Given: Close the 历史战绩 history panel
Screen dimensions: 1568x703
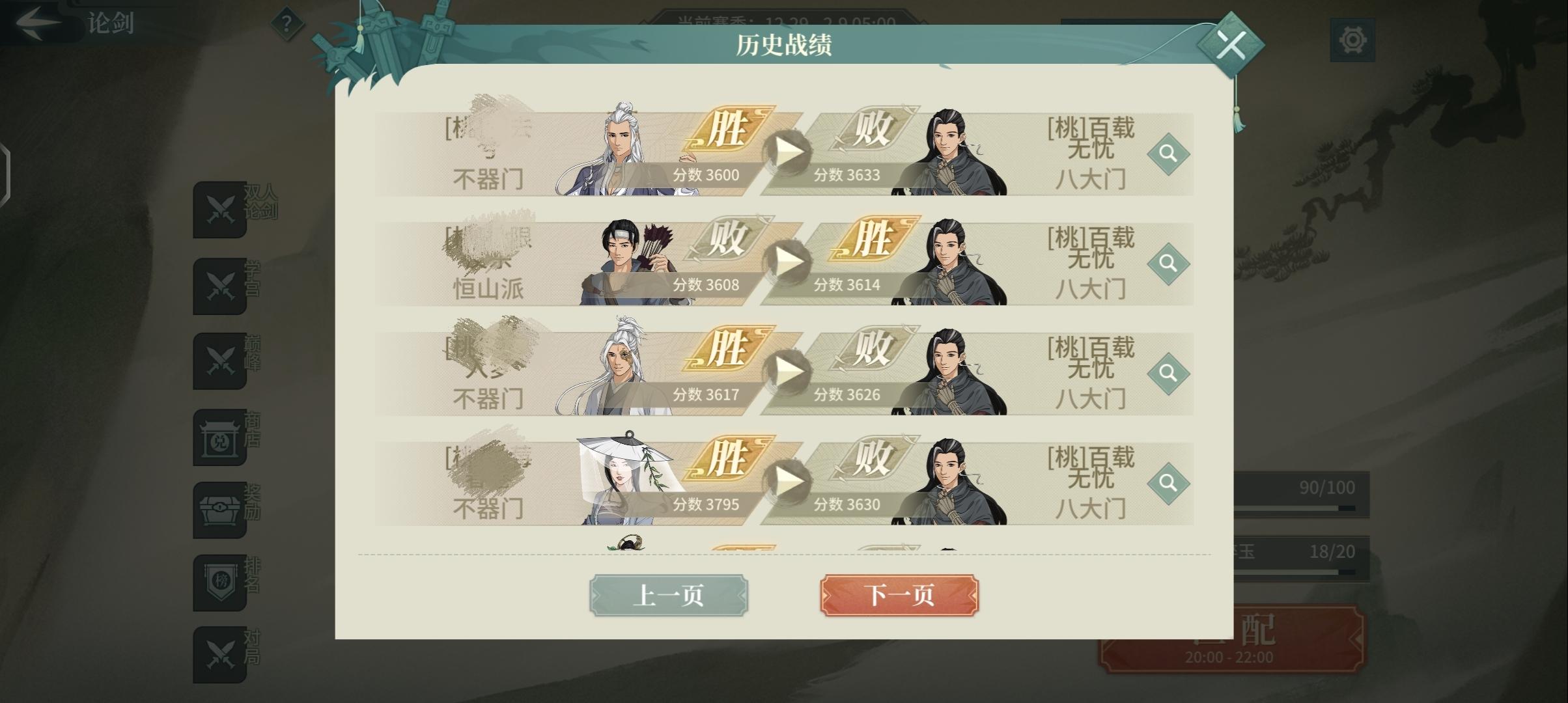Looking at the screenshot, I should coord(1231,44).
